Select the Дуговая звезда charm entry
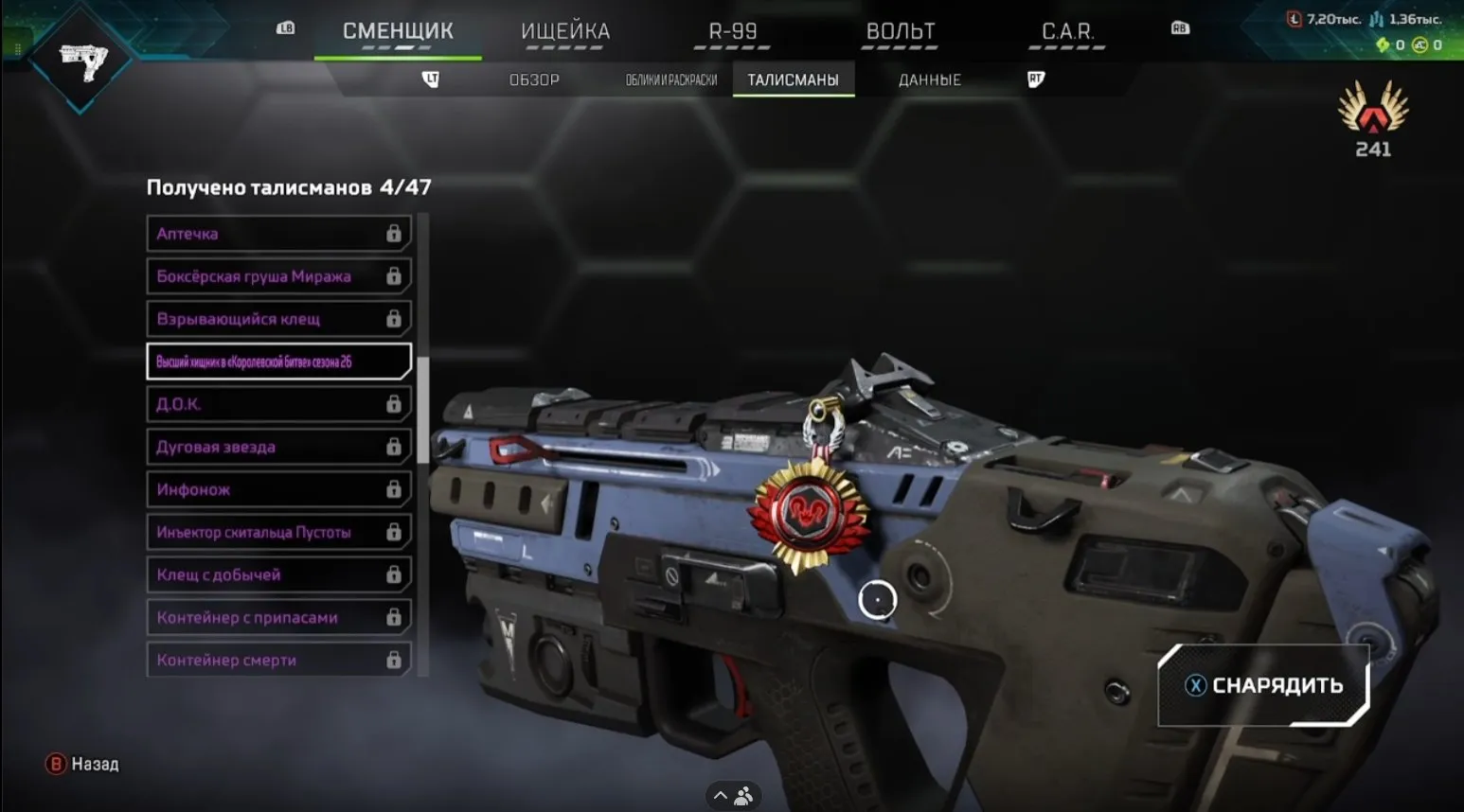The width and height of the screenshot is (1464, 812). click(277, 447)
